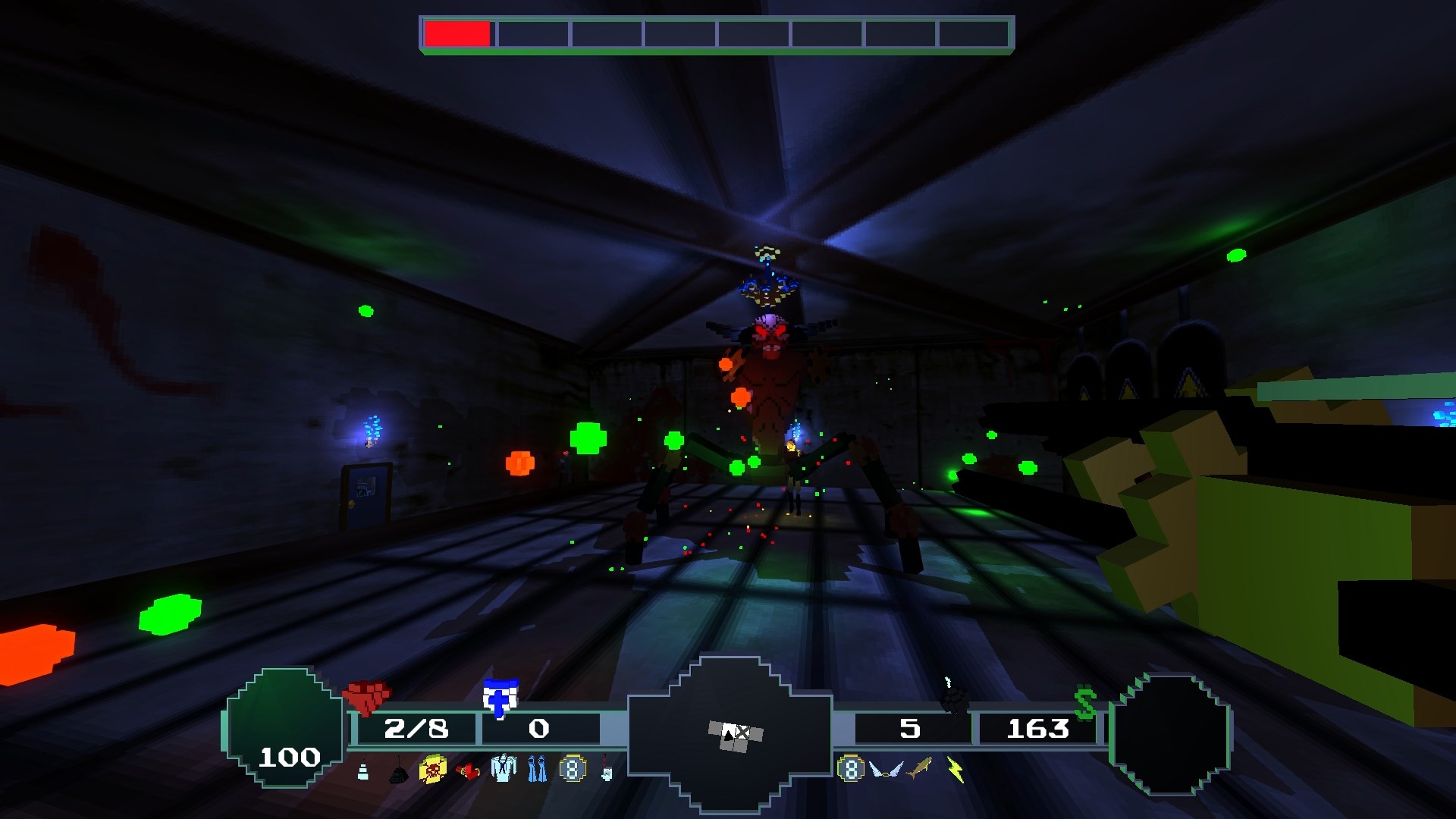
Task: Select the white candle item icon
Action: [x=362, y=770]
